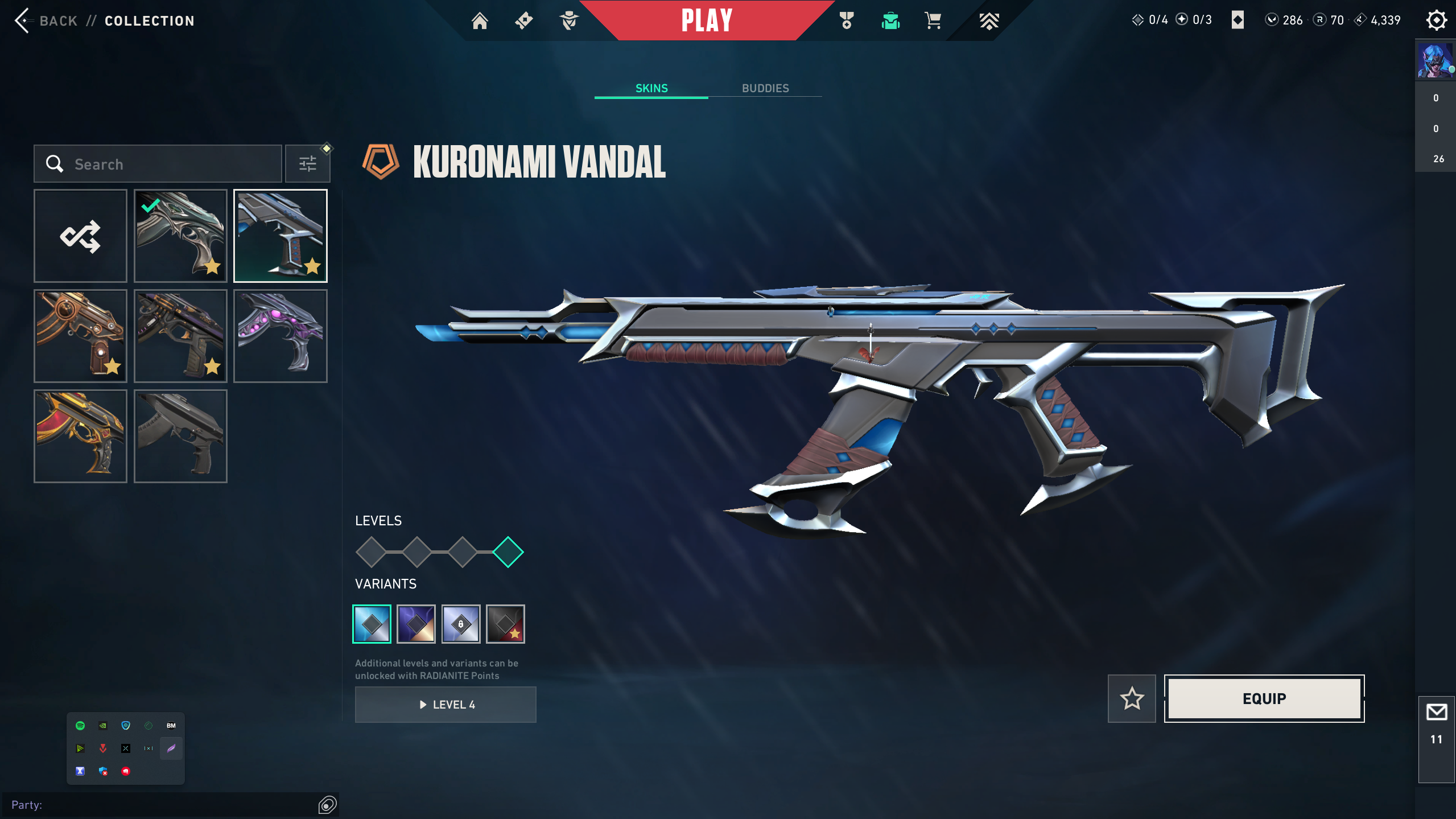Viewport: 1456px width, 819px height.
Task: Open the store shopping cart
Action: 933,21
